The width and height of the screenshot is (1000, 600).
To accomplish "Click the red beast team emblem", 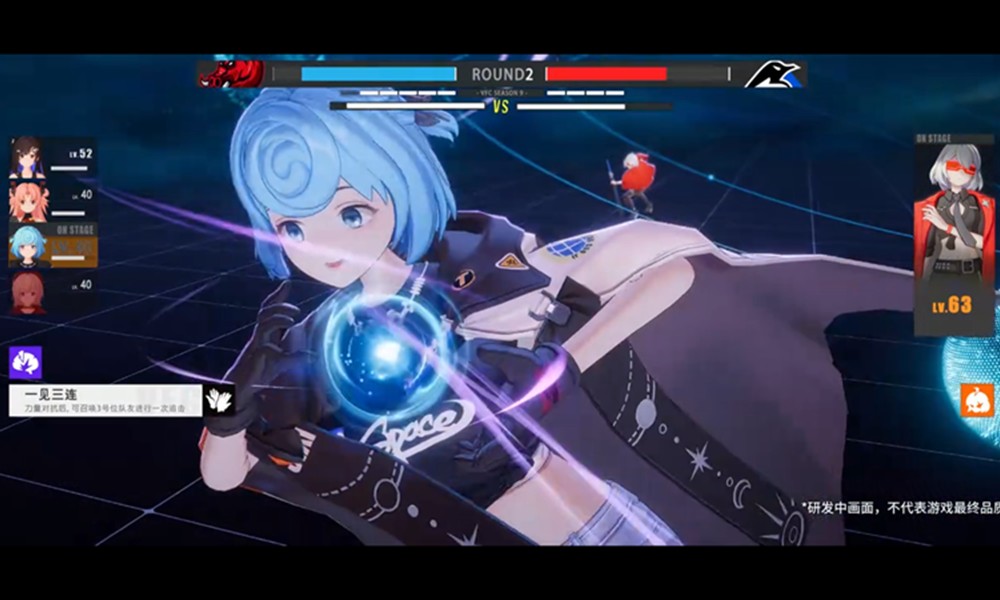I will point(232,74).
